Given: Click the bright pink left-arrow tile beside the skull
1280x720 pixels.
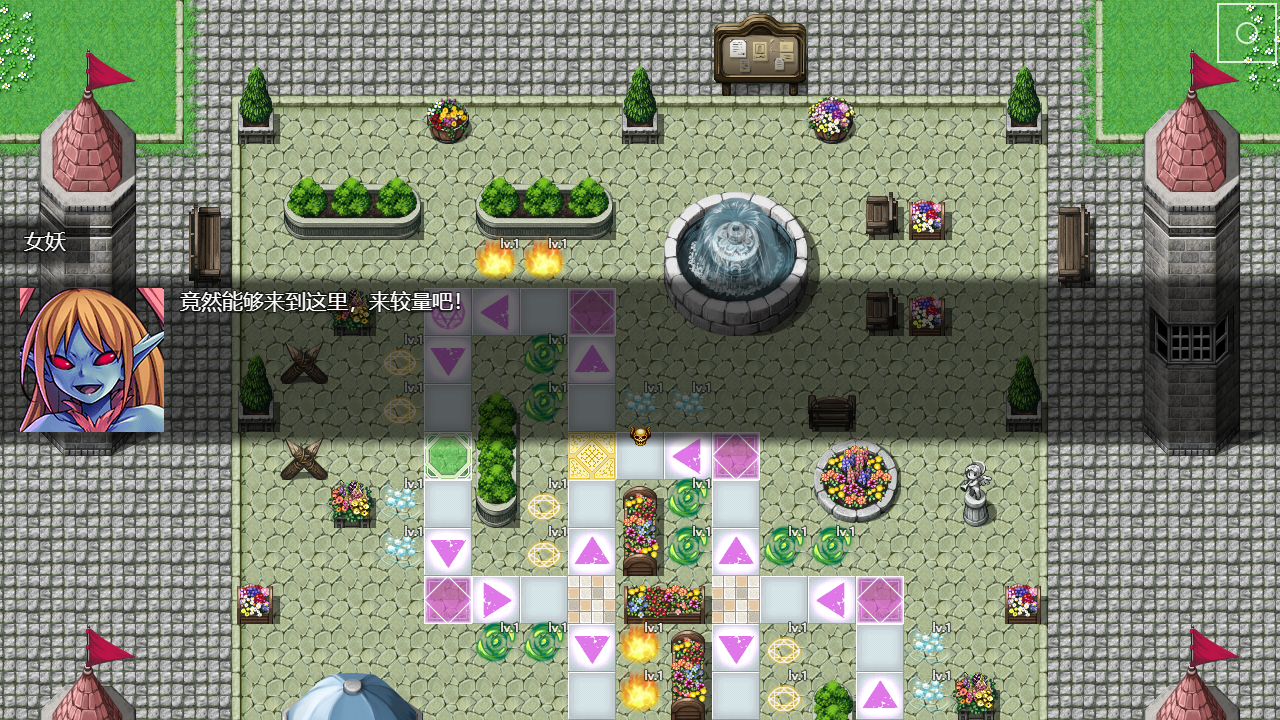Looking at the screenshot, I should (x=688, y=457).
